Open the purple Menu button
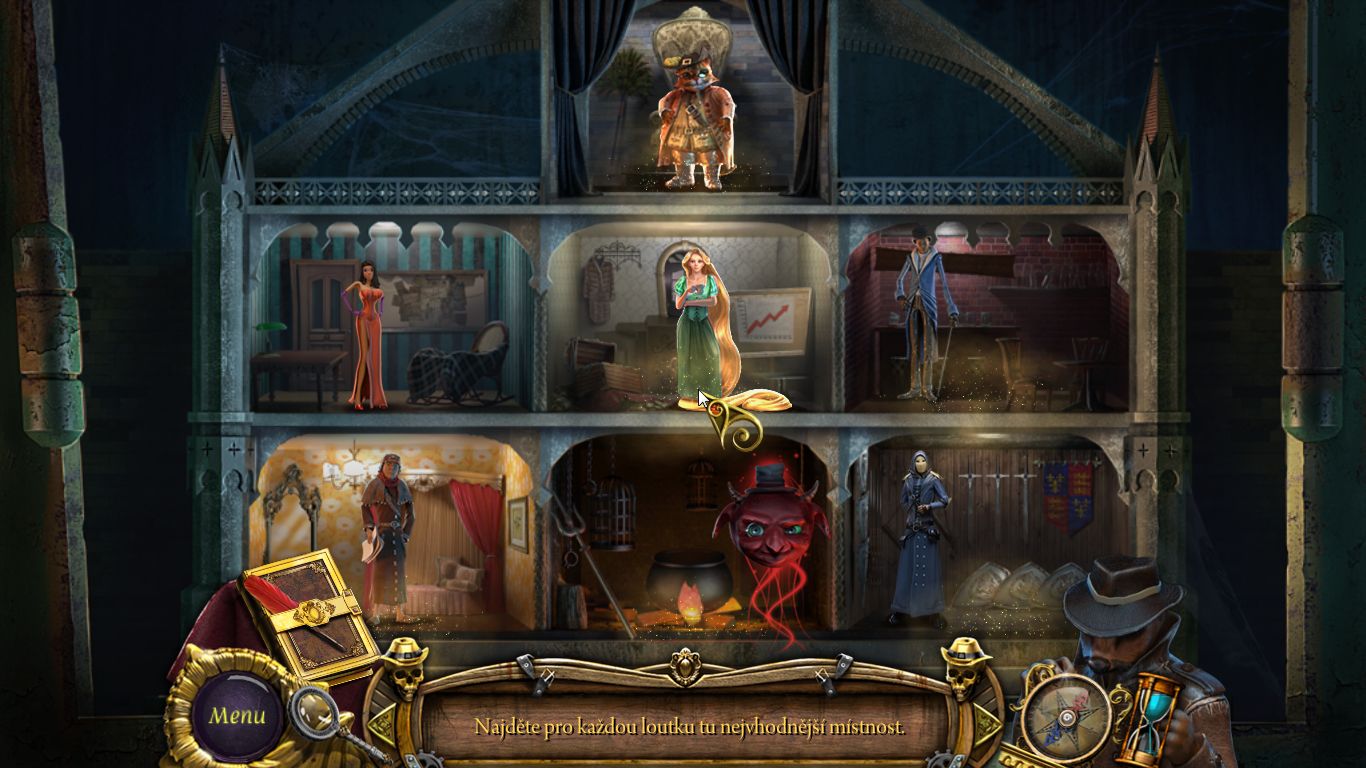The image size is (1366, 768). point(237,716)
